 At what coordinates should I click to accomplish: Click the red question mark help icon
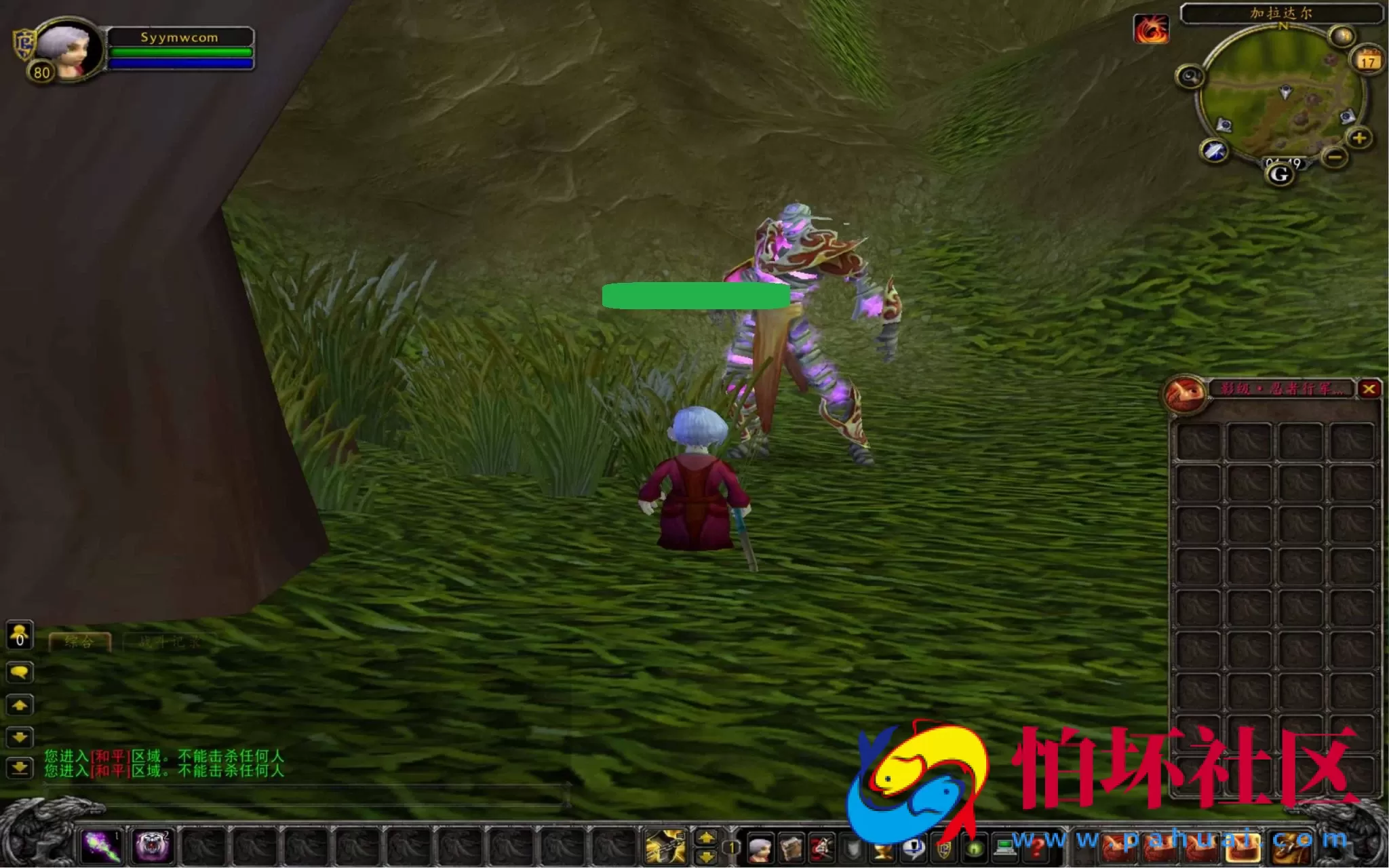point(1037,848)
